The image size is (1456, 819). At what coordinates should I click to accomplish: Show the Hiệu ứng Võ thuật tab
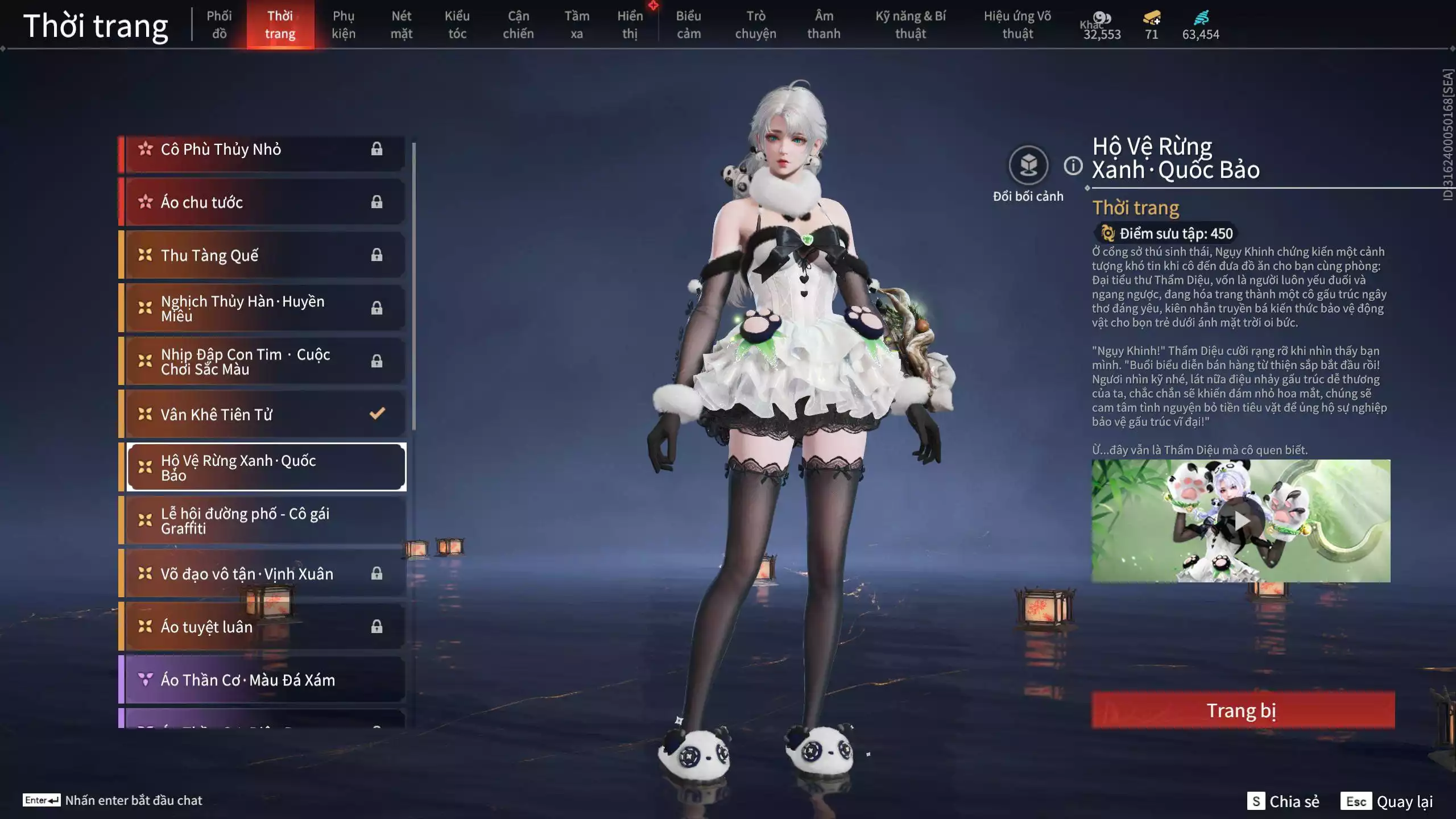coord(1017,25)
